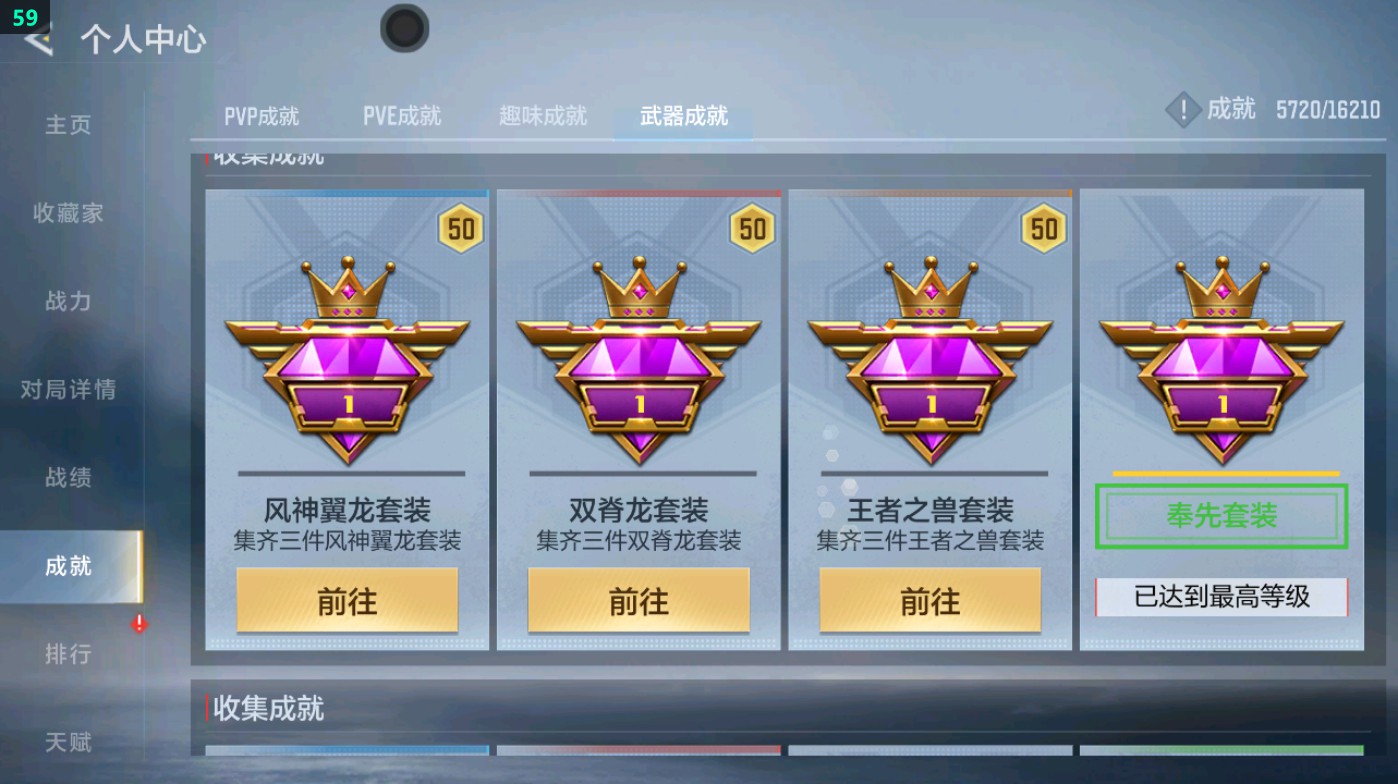
Task: Open the PVE成就 tab
Action: (x=402, y=115)
